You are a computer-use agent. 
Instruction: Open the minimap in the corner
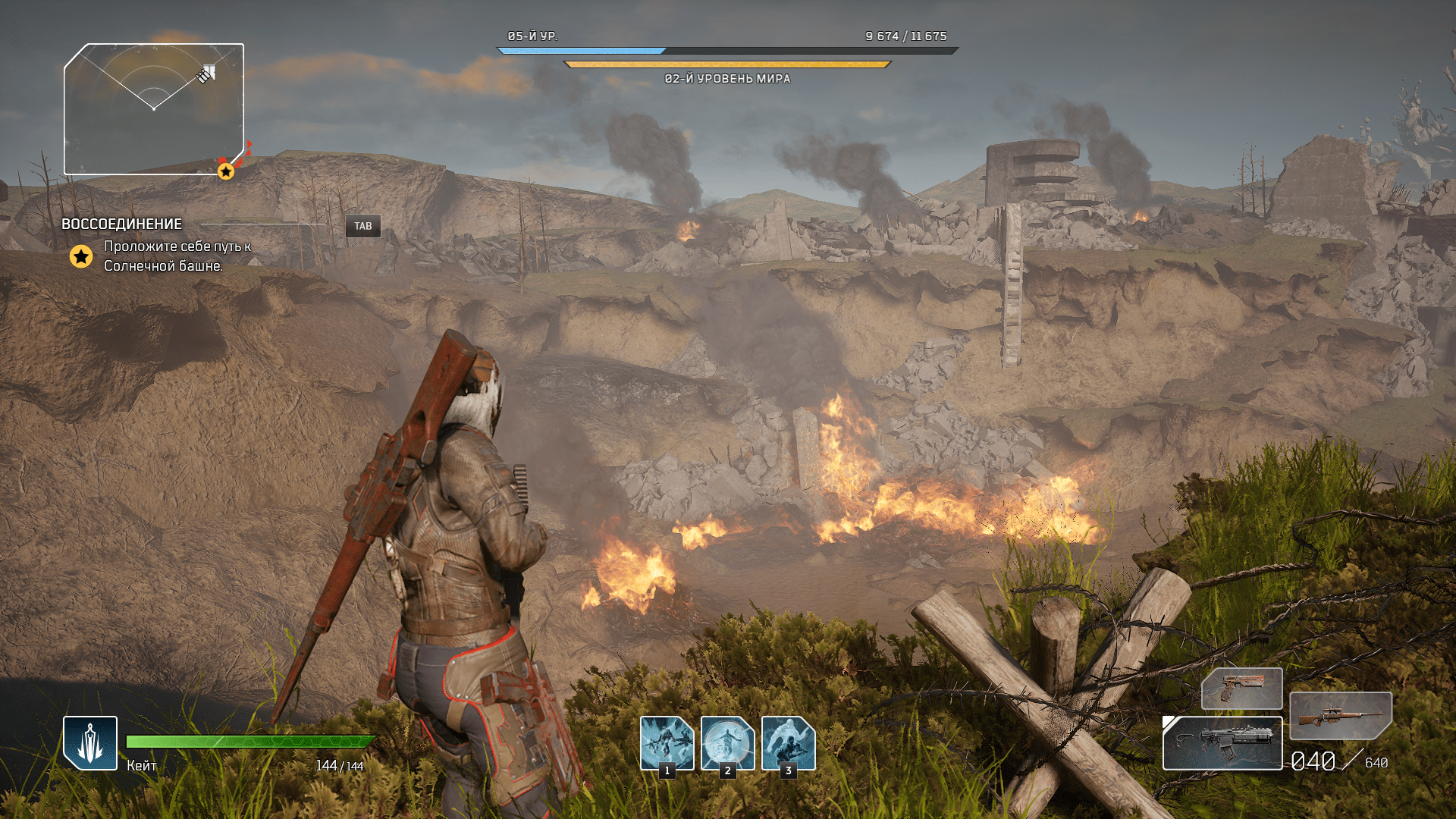click(x=153, y=109)
